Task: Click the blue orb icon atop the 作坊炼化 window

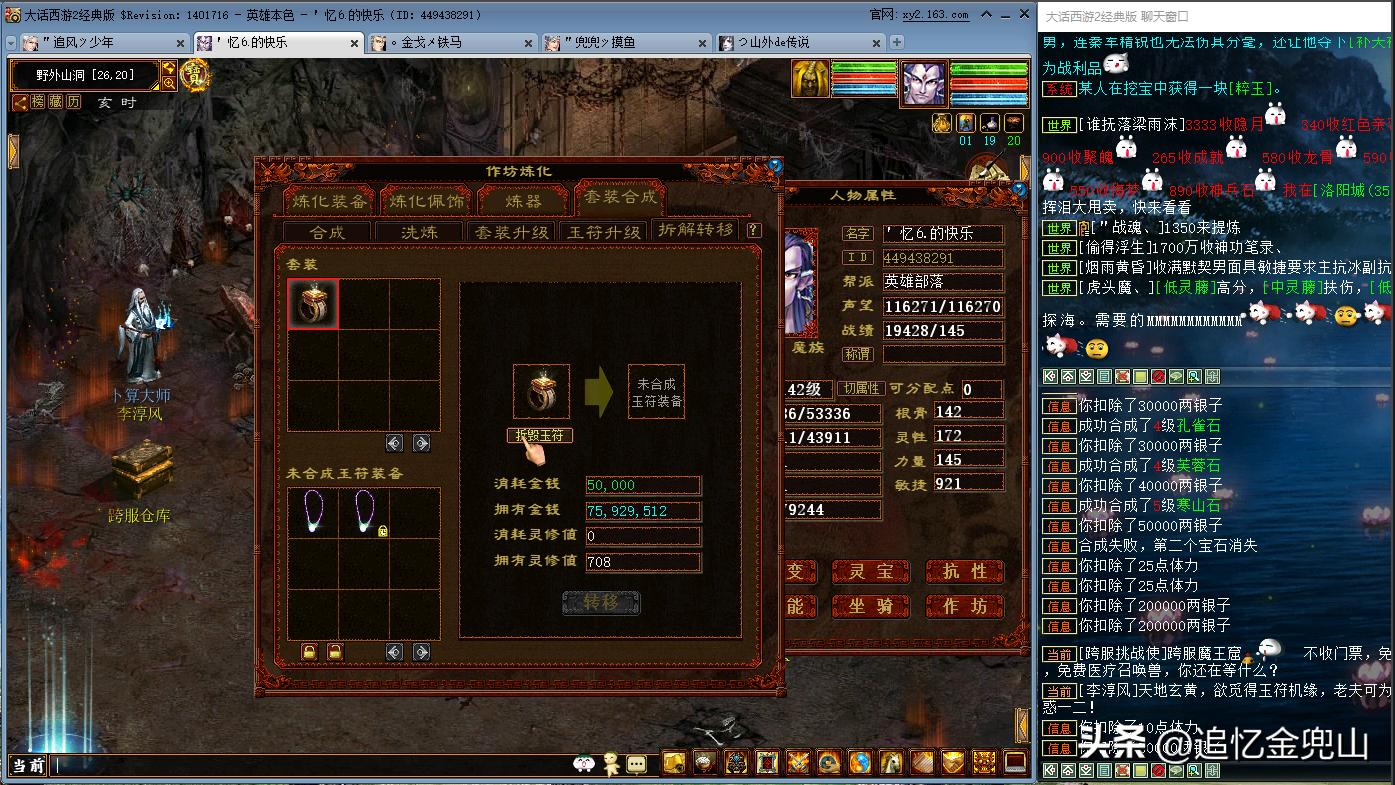Action: pos(776,167)
